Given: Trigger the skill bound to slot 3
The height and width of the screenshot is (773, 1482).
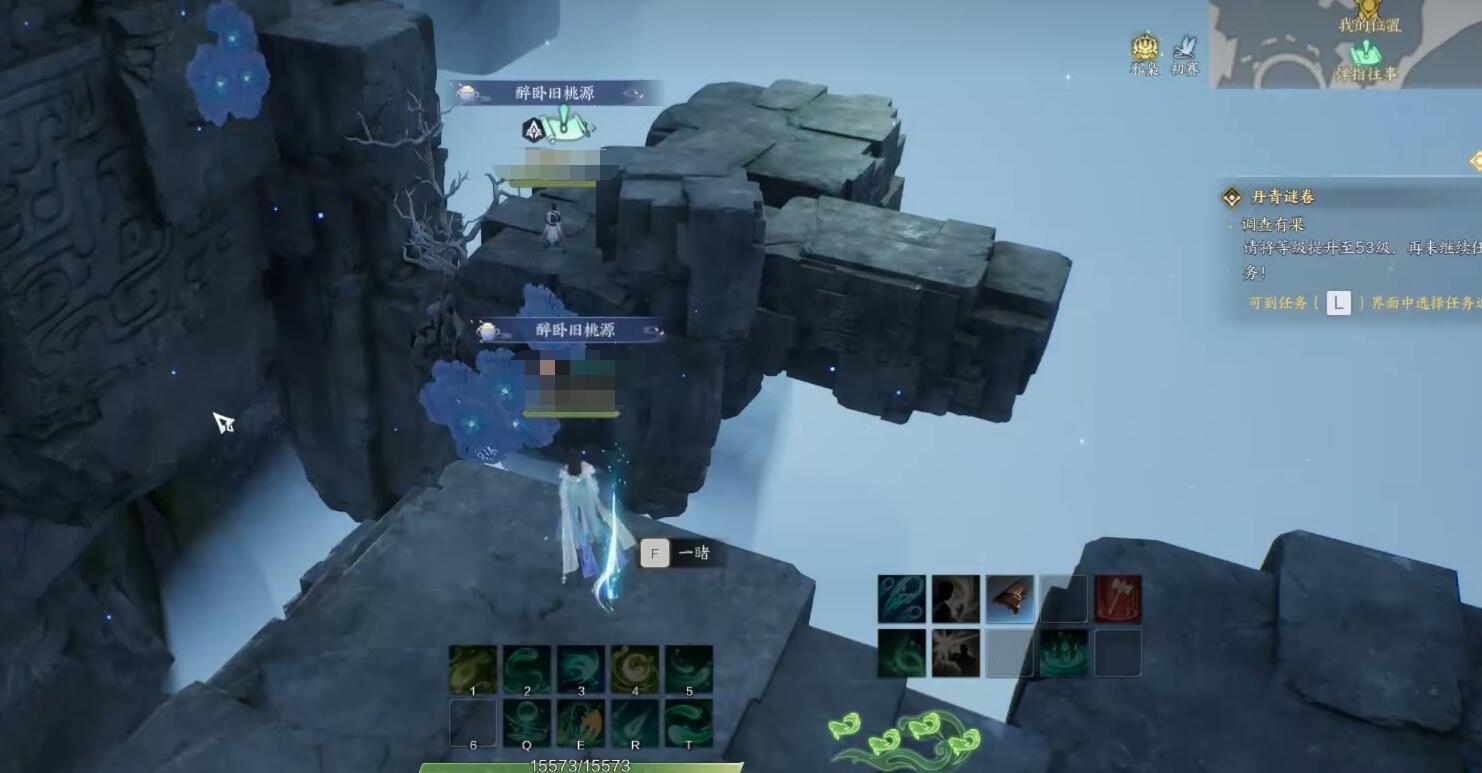Looking at the screenshot, I should [x=581, y=669].
